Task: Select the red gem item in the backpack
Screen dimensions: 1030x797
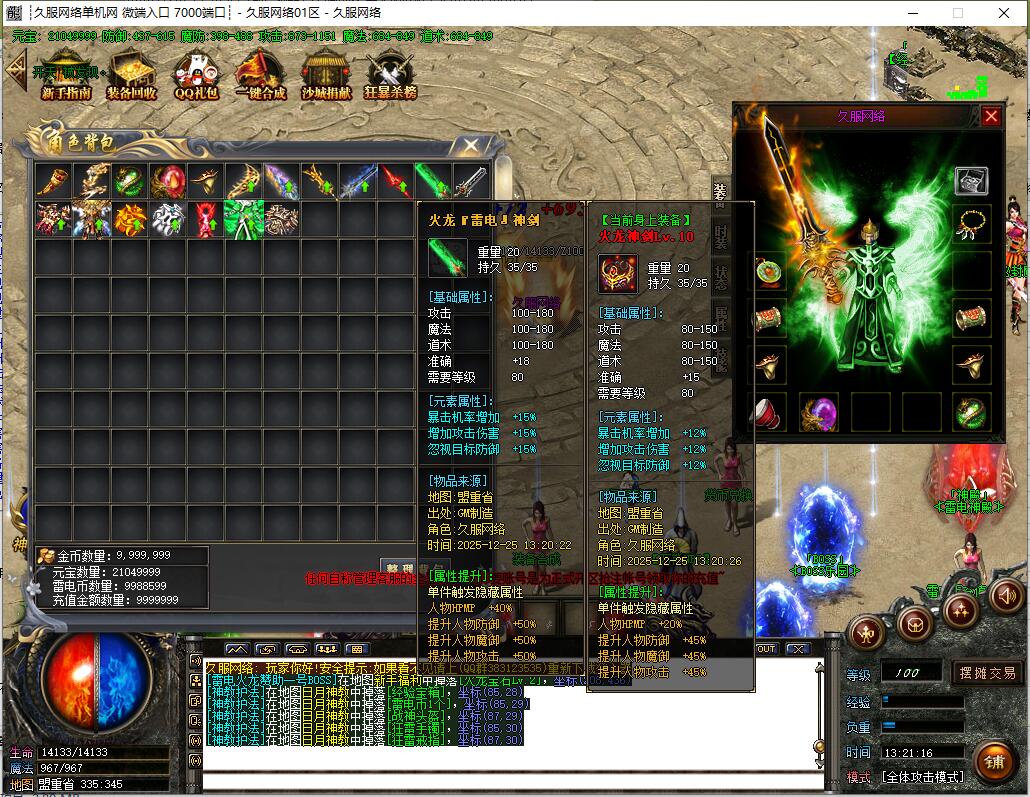Action: pyautogui.click(x=167, y=181)
